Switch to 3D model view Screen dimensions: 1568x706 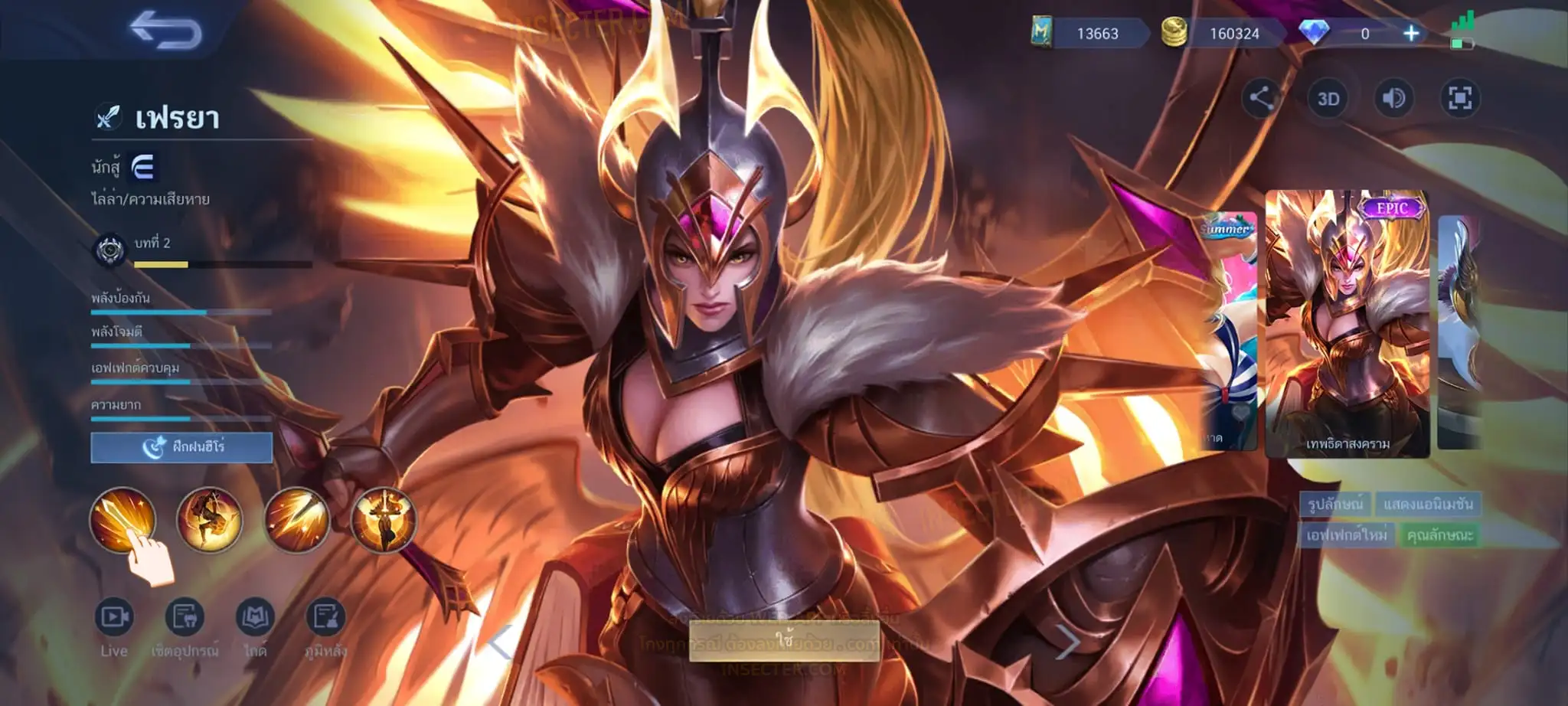tap(1328, 99)
